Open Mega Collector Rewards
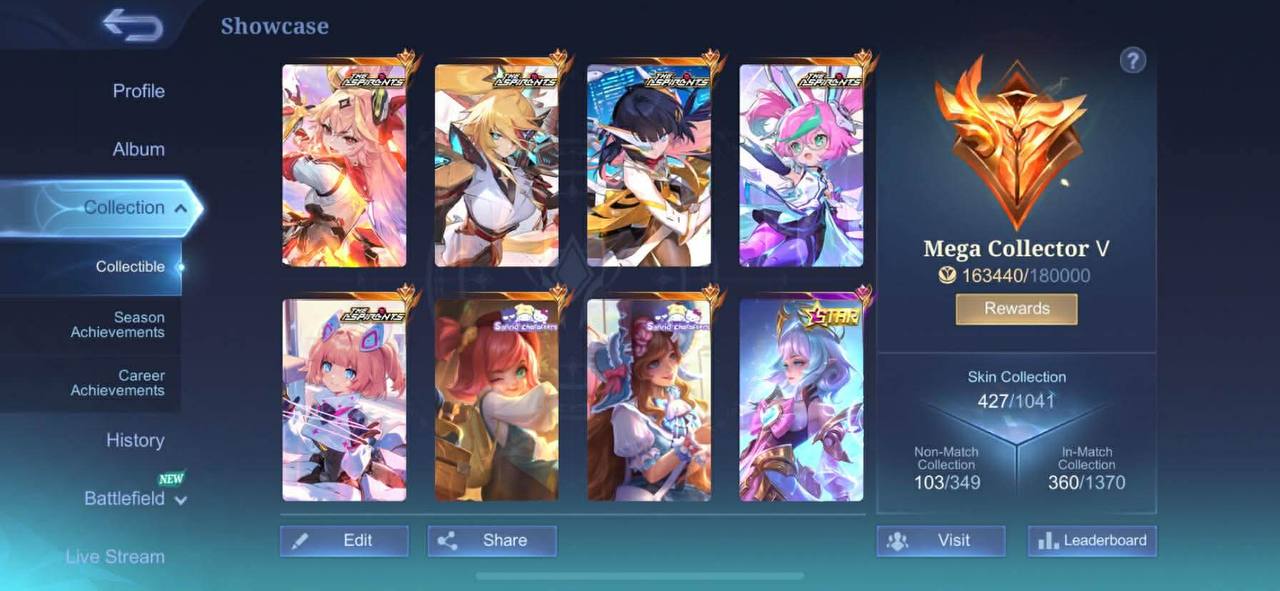This screenshot has width=1280, height=591. [1016, 309]
